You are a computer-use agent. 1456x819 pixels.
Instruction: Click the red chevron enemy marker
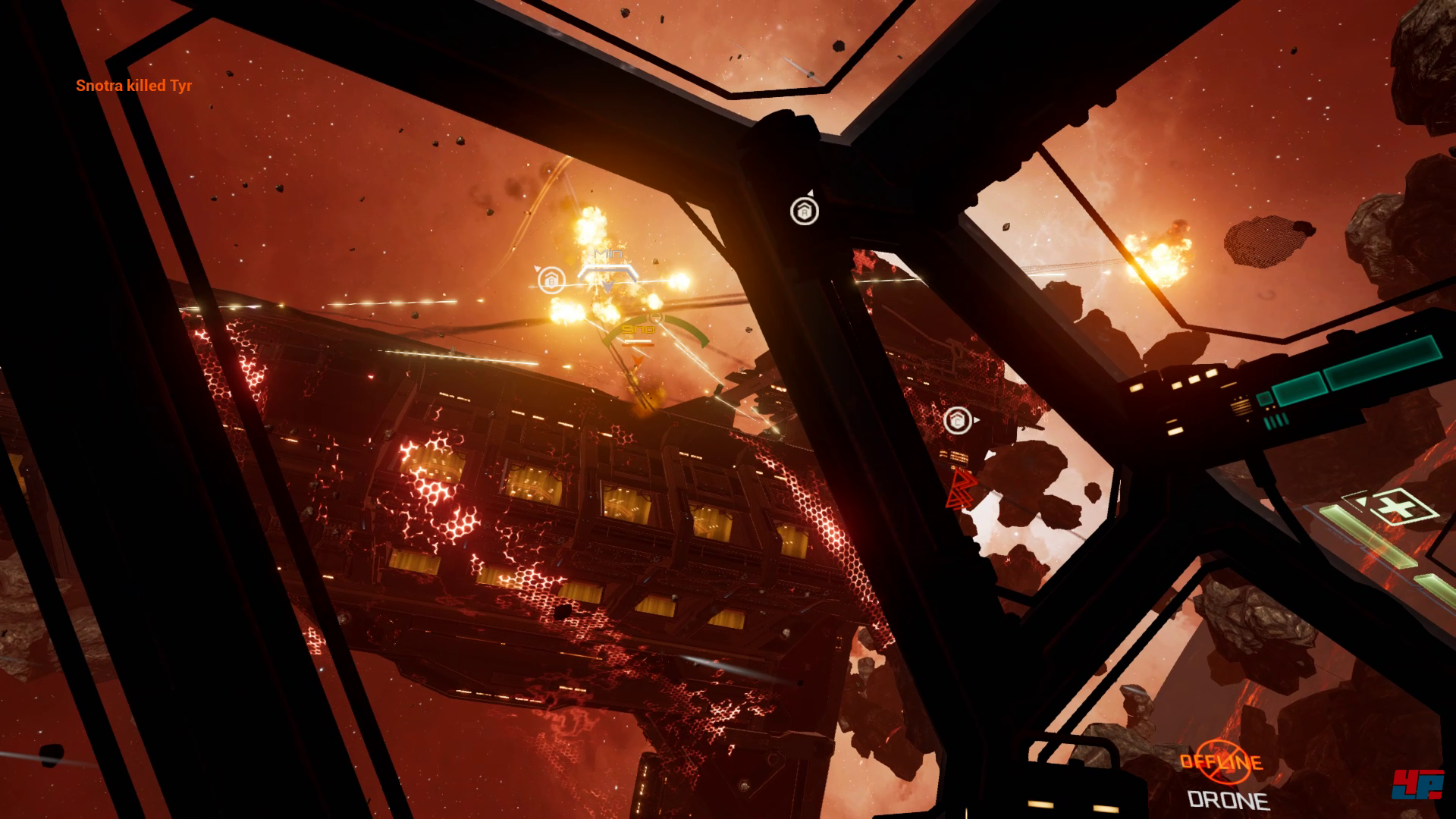pyautogui.click(x=962, y=488)
